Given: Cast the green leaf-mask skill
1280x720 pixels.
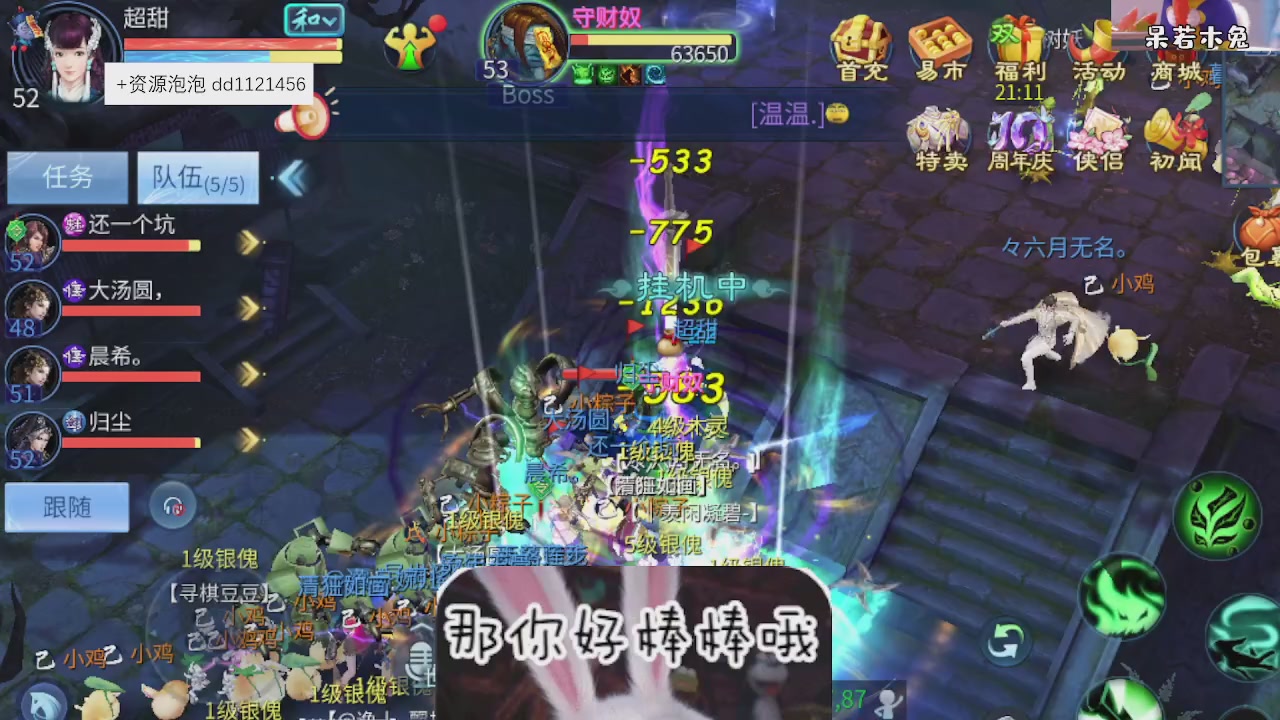Looking at the screenshot, I should 1216,516.
